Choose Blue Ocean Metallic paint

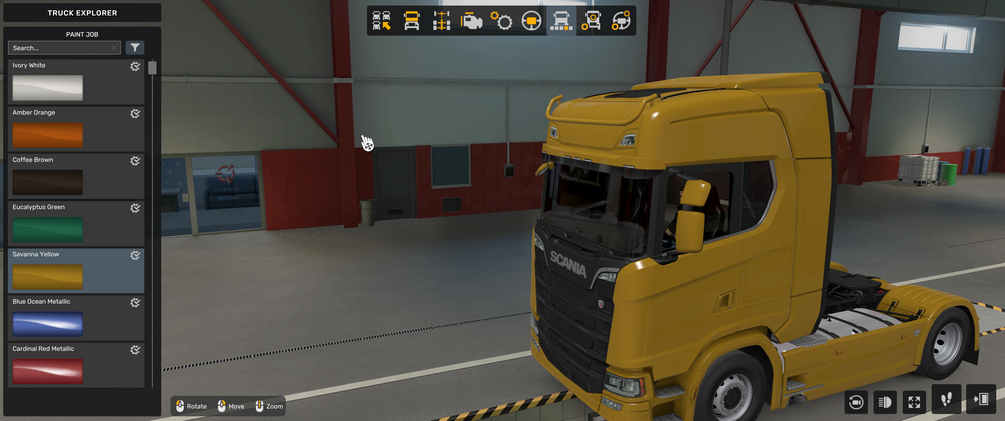47,323
